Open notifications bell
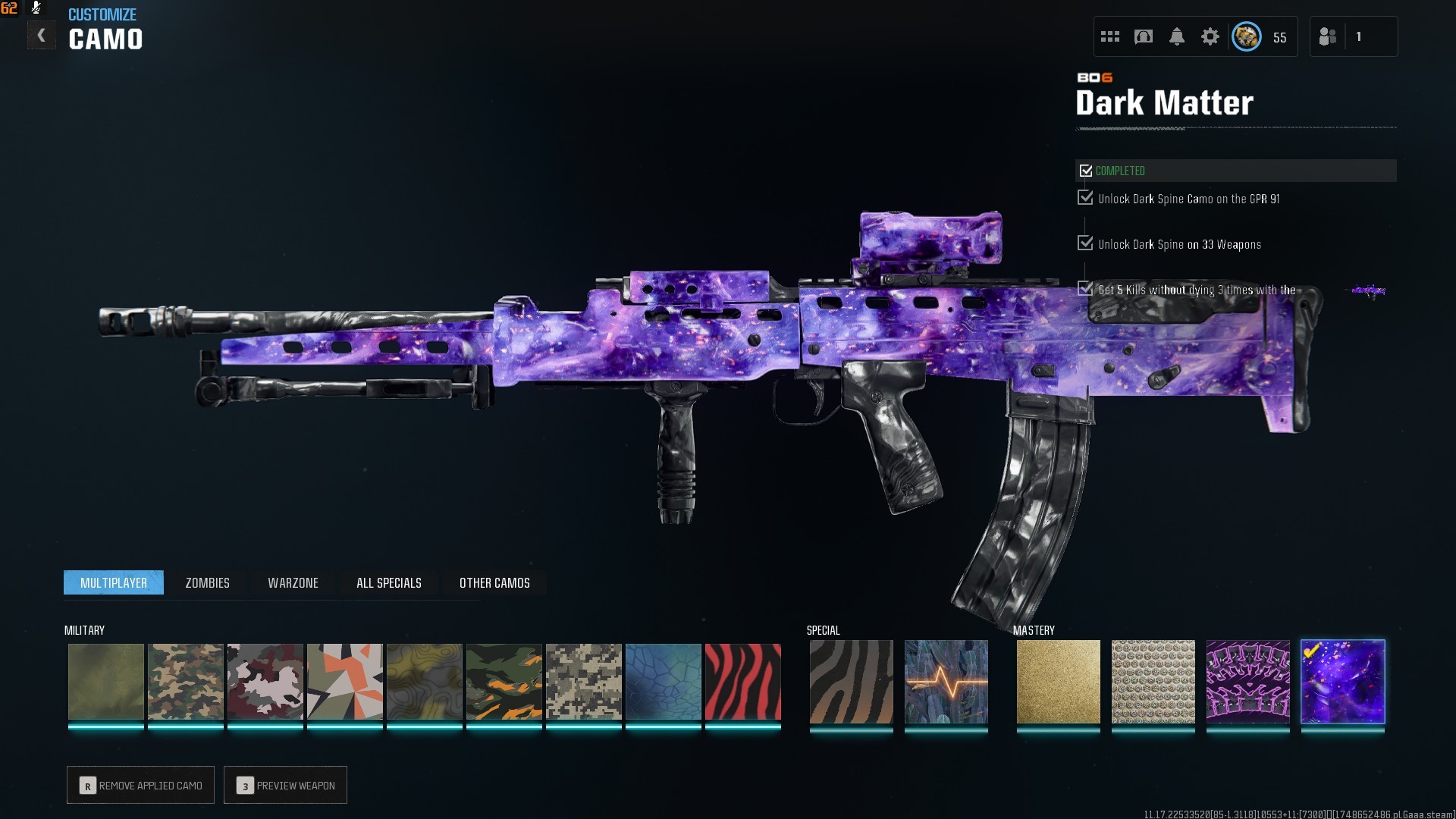 point(1176,36)
